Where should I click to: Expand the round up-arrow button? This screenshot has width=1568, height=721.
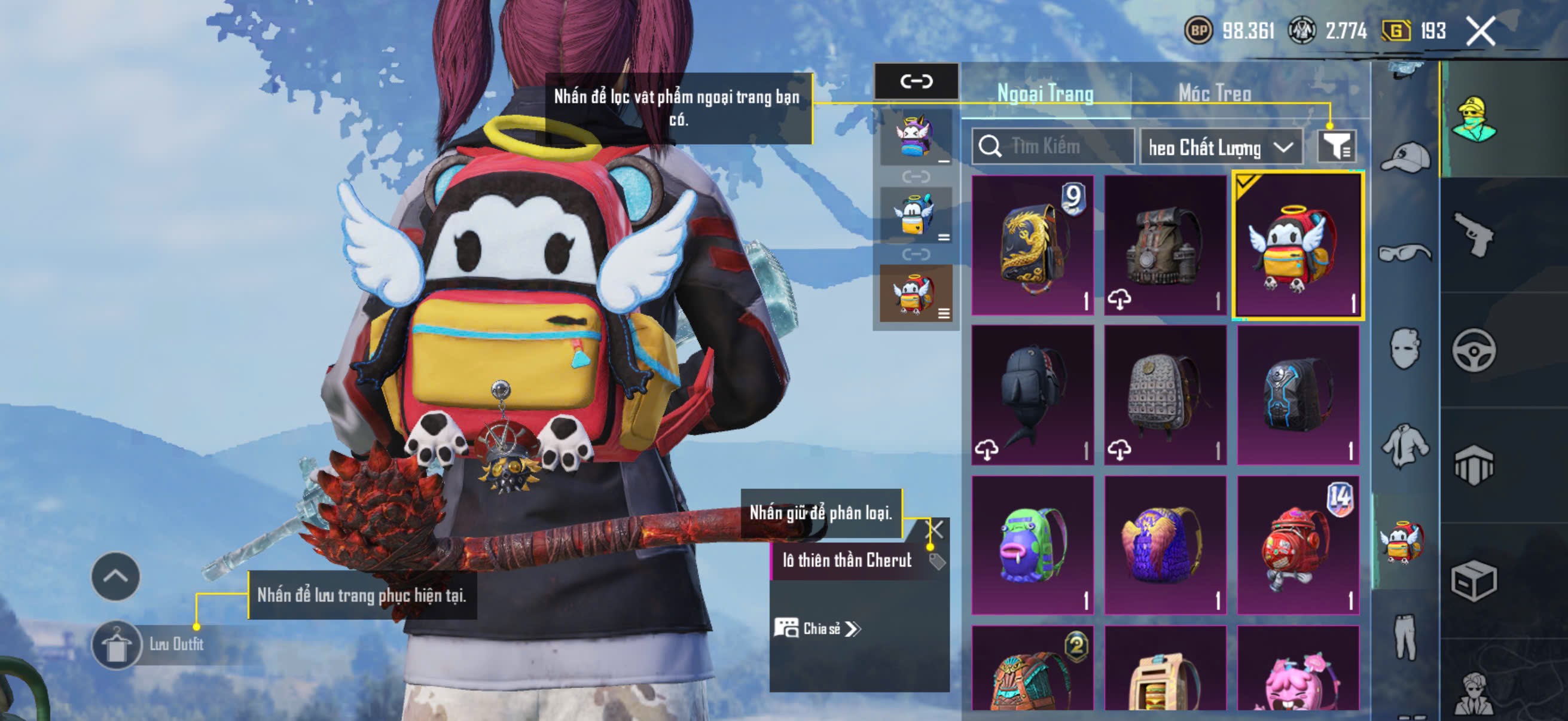(115, 576)
